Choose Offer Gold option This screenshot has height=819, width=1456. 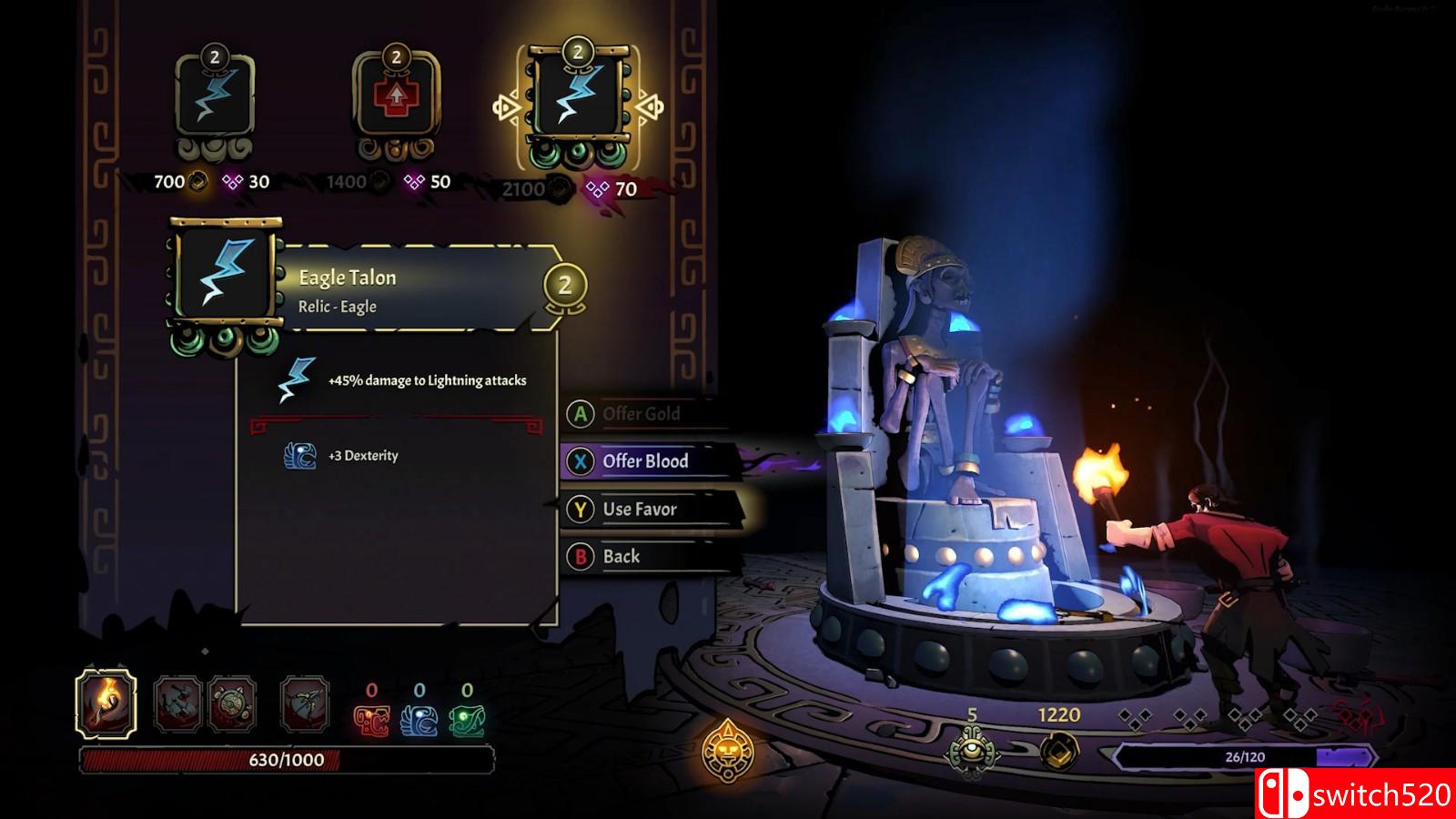pyautogui.click(x=641, y=414)
